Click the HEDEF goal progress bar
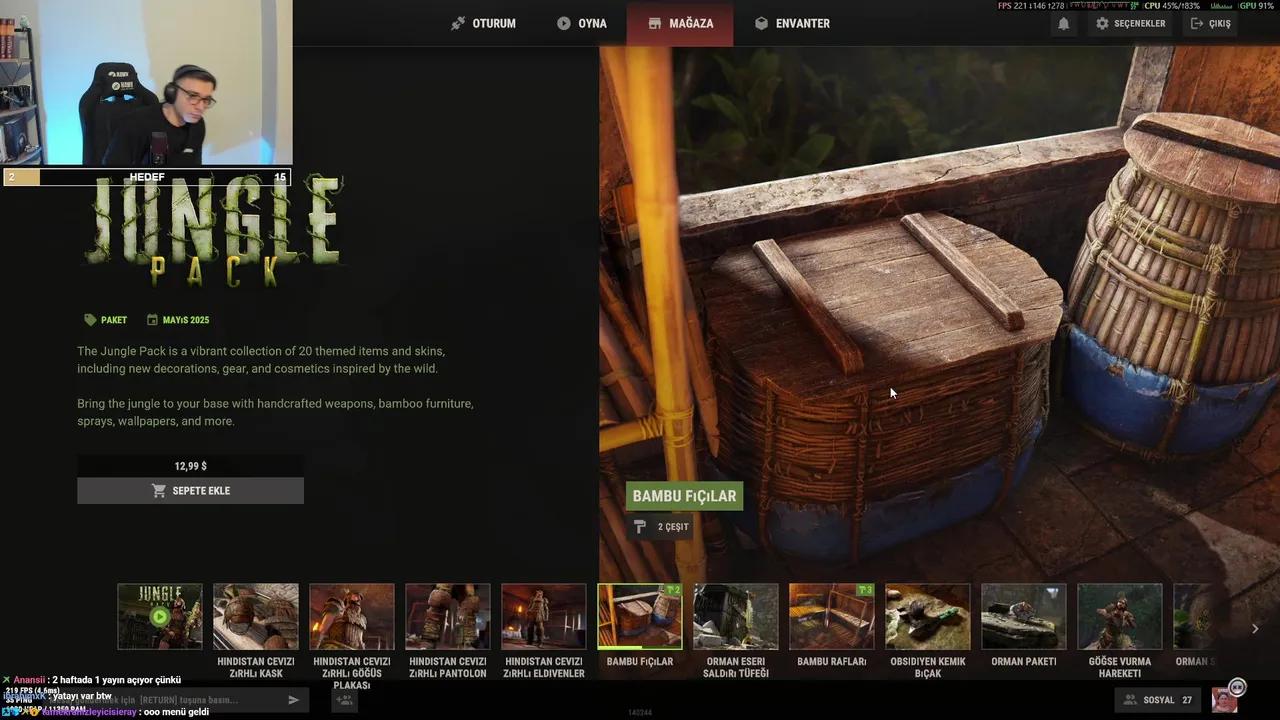Viewport: 1280px width, 720px height. [146, 177]
